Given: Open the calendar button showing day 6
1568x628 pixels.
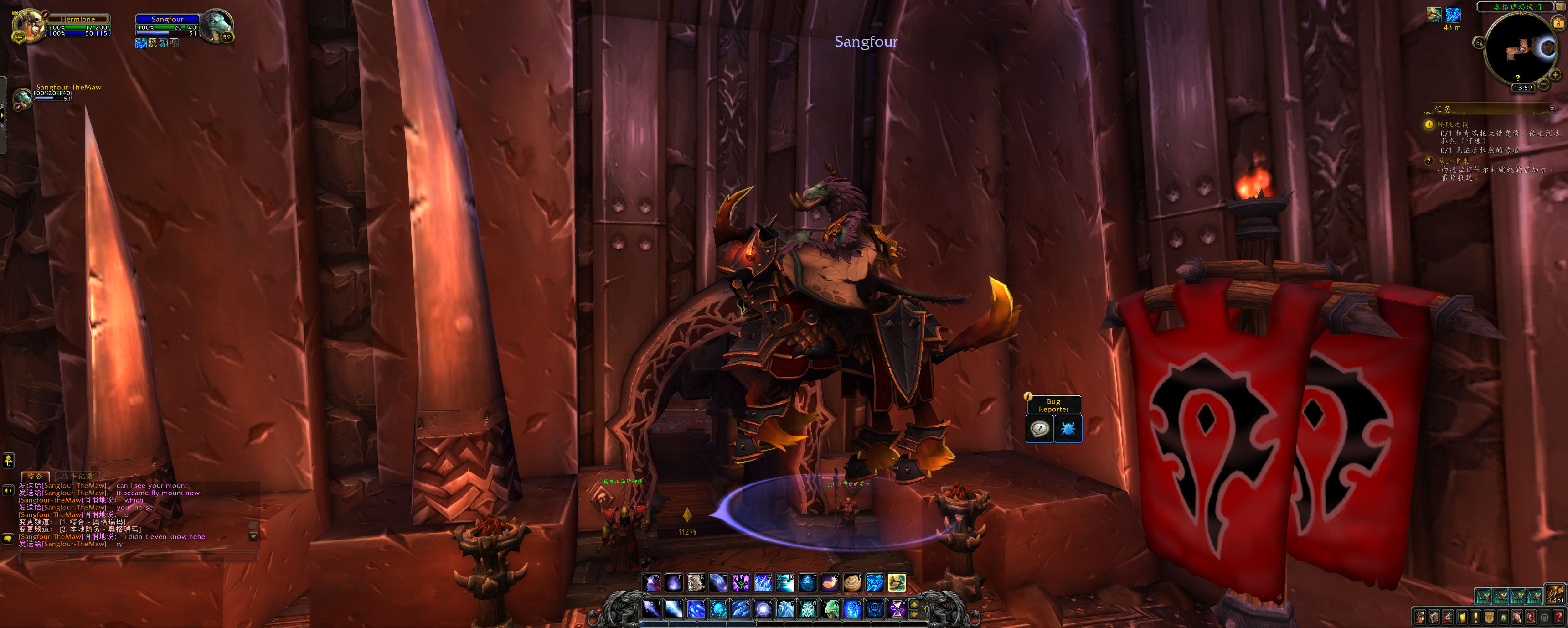Looking at the screenshot, I should click(1558, 23).
